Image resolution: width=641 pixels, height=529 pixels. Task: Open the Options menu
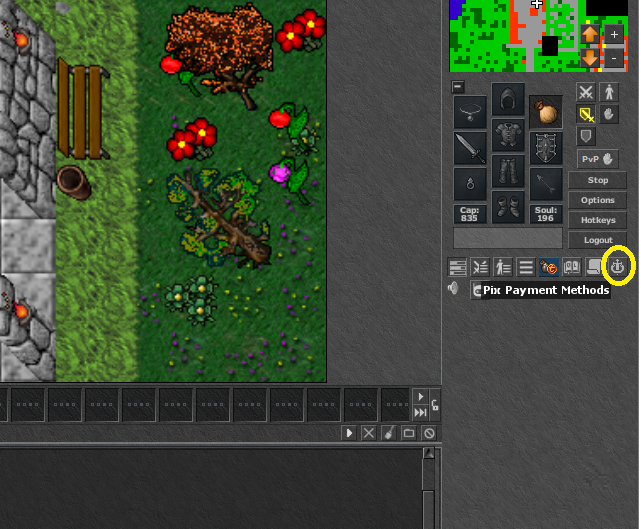597,200
